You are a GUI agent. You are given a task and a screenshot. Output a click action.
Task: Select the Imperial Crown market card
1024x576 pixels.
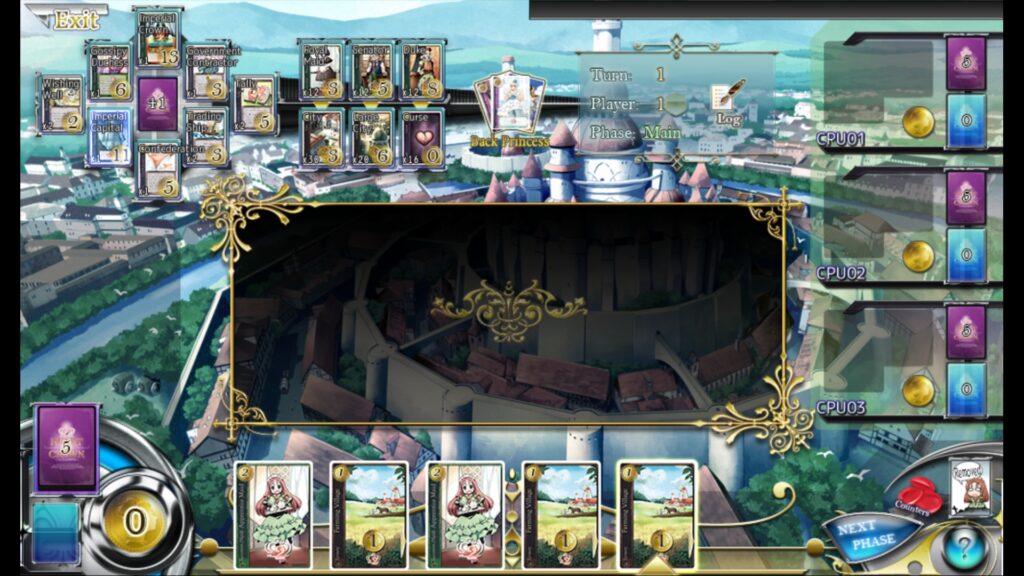click(158, 38)
